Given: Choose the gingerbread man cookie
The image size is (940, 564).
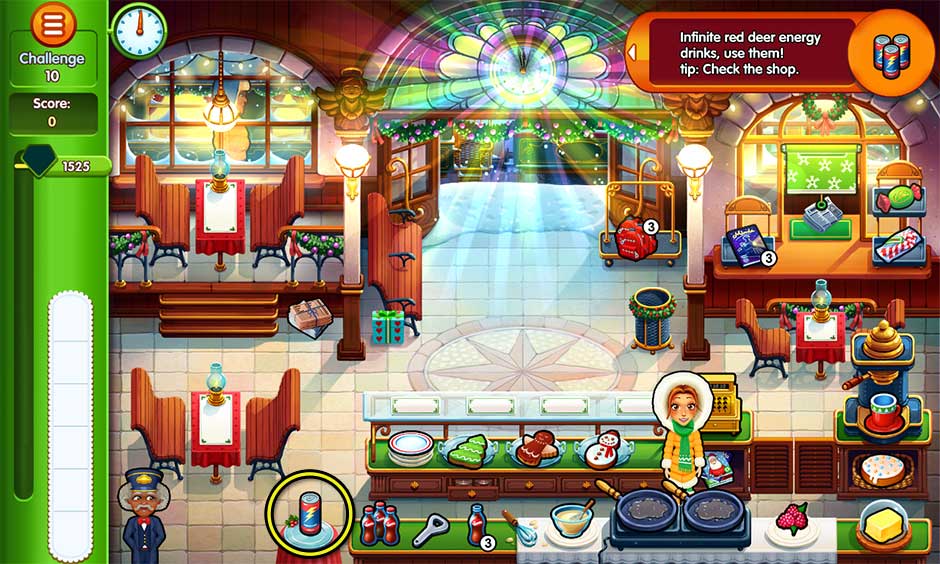Looking at the screenshot, I should pos(538,448).
